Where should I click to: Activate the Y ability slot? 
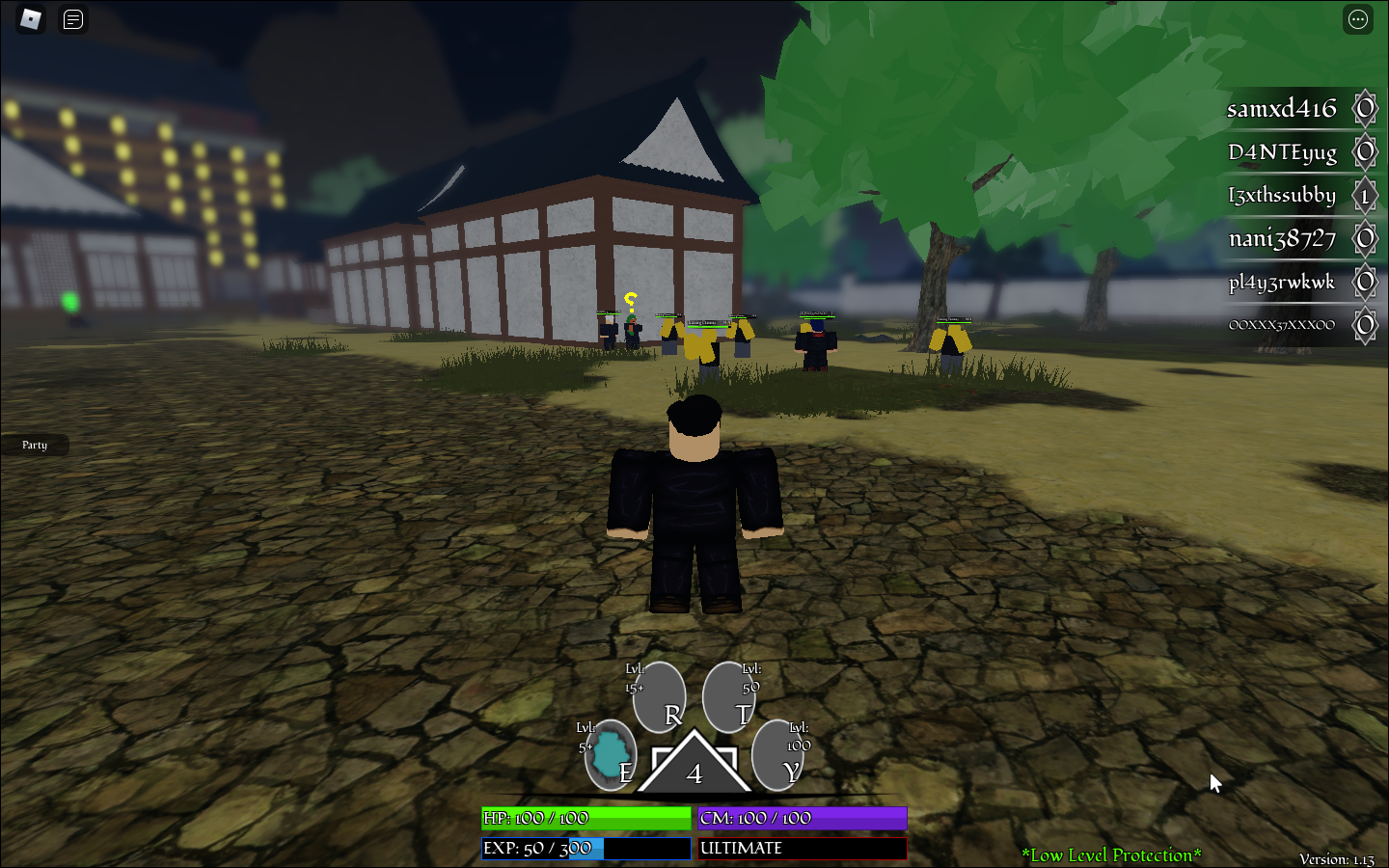[x=777, y=755]
